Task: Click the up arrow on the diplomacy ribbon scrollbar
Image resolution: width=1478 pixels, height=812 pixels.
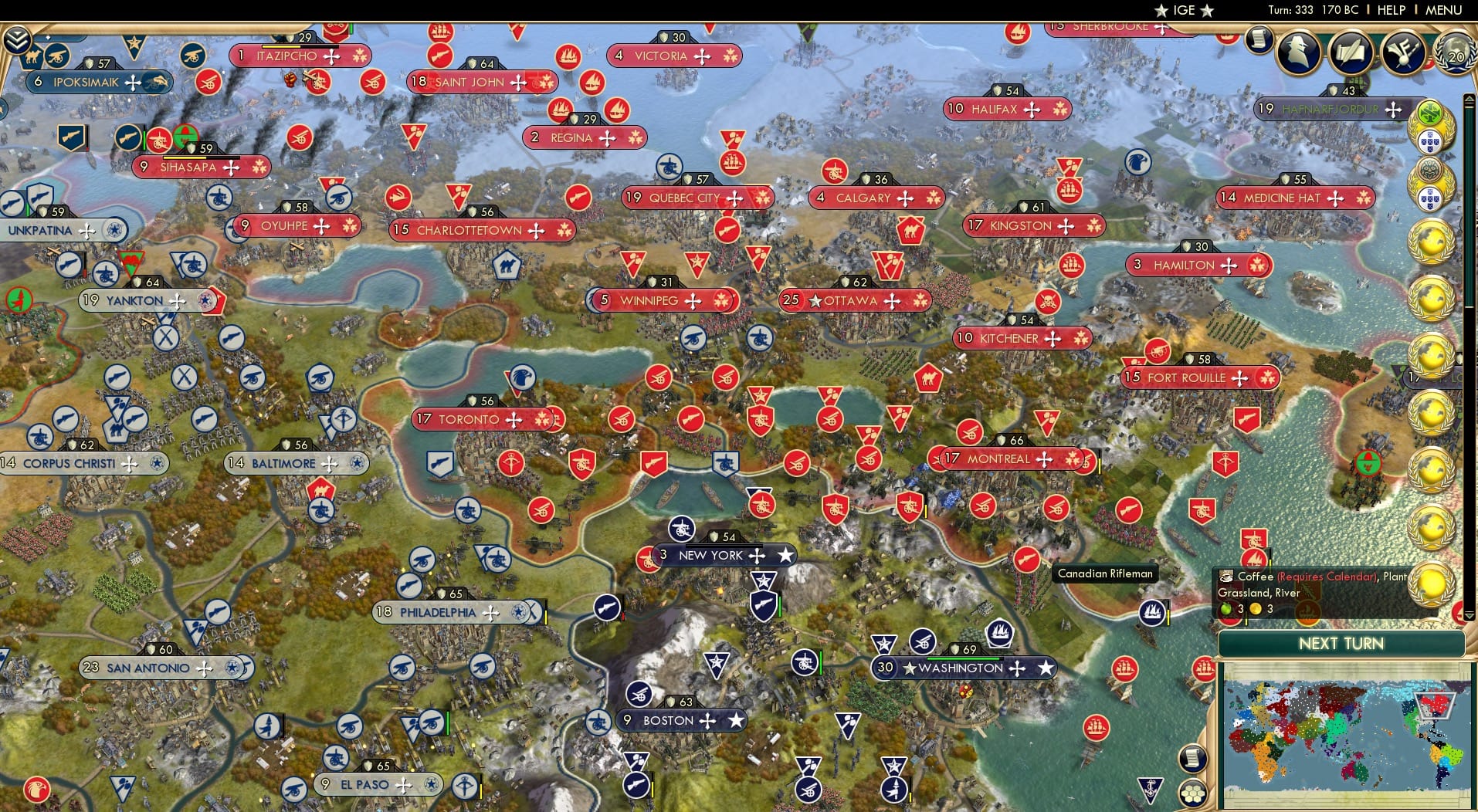Action: (x=1469, y=97)
